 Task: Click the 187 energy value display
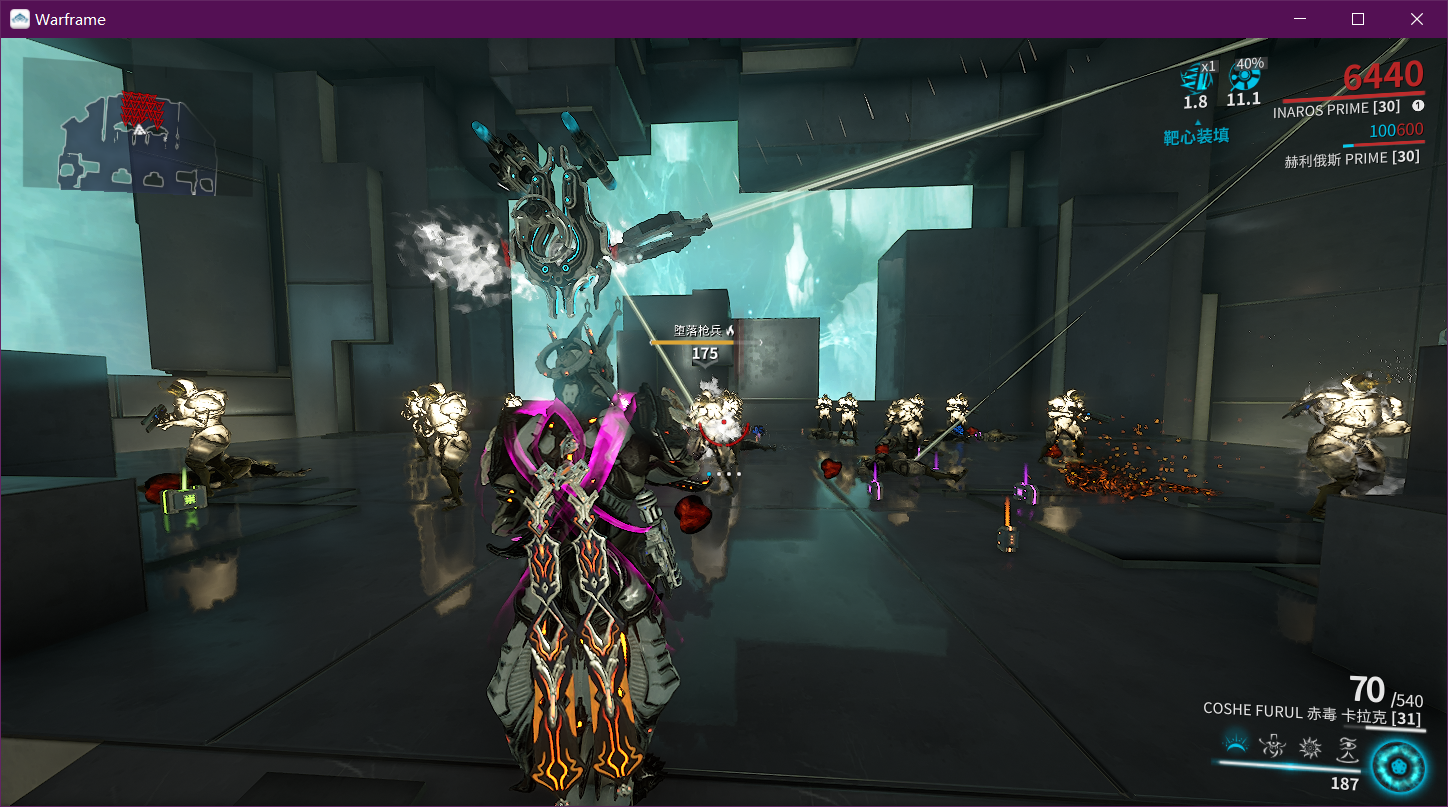pyautogui.click(x=1346, y=782)
